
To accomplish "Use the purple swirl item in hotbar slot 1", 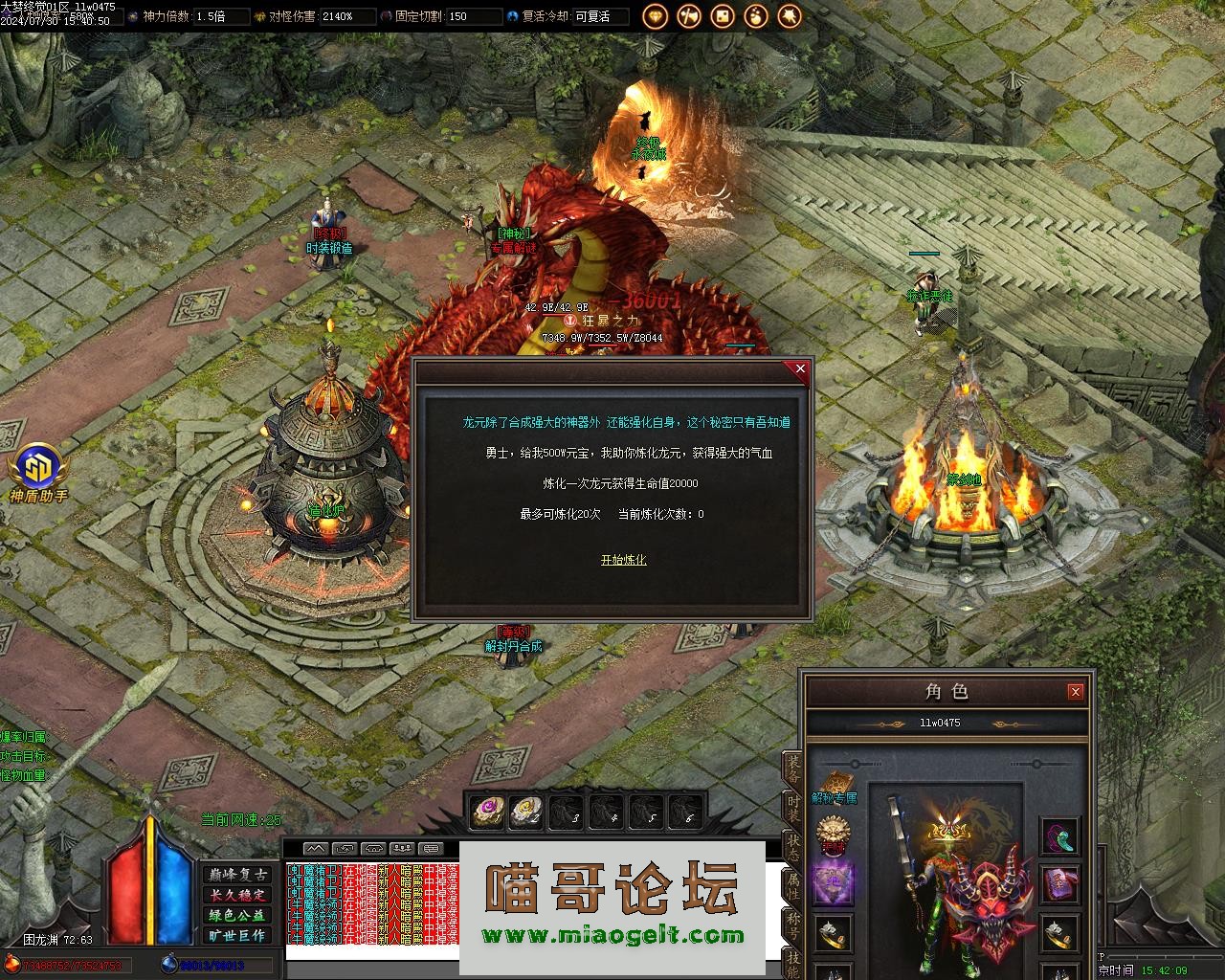I will pos(488,813).
